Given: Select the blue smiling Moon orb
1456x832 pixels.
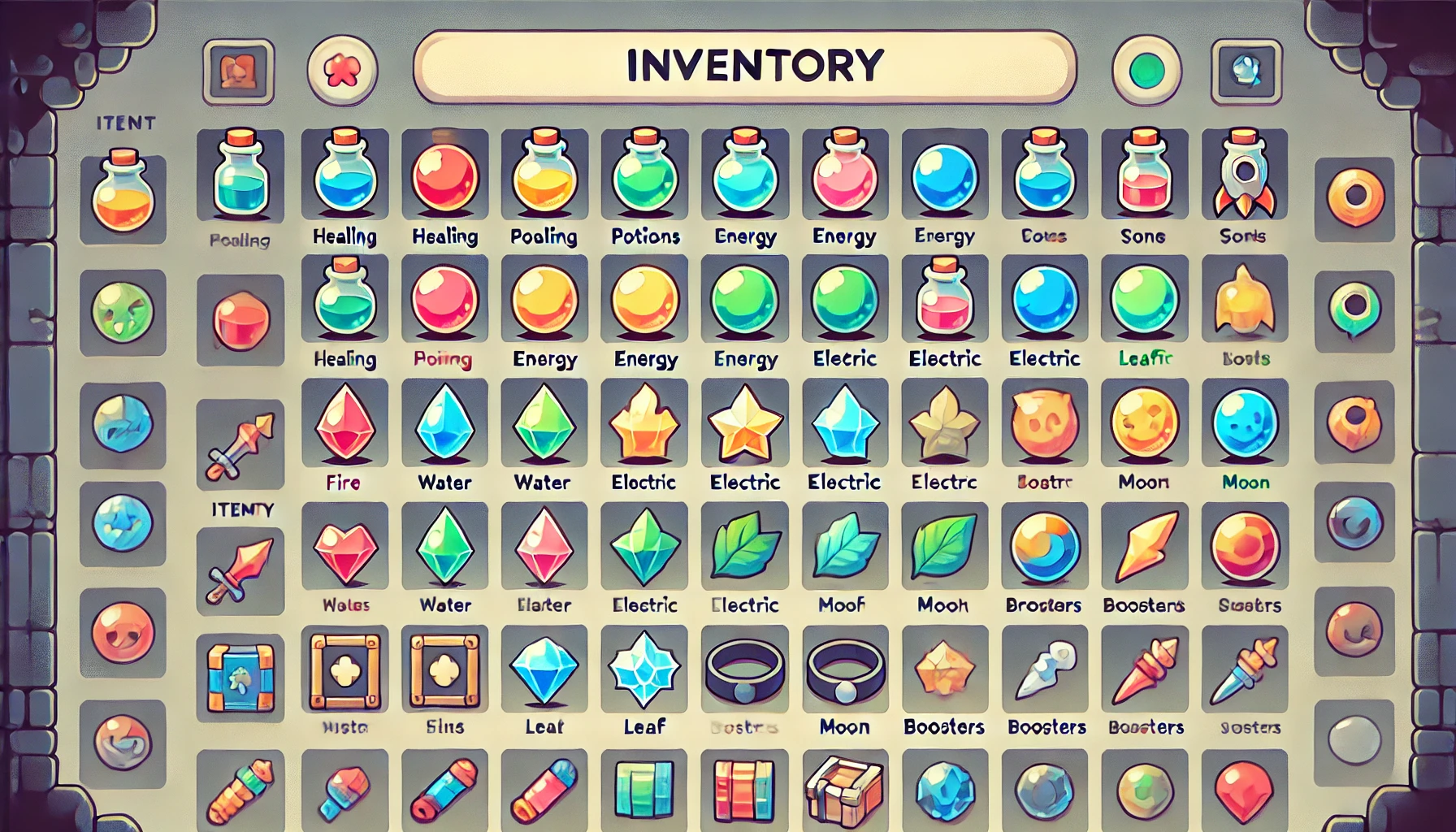Looking at the screenshot, I should point(1245,423).
